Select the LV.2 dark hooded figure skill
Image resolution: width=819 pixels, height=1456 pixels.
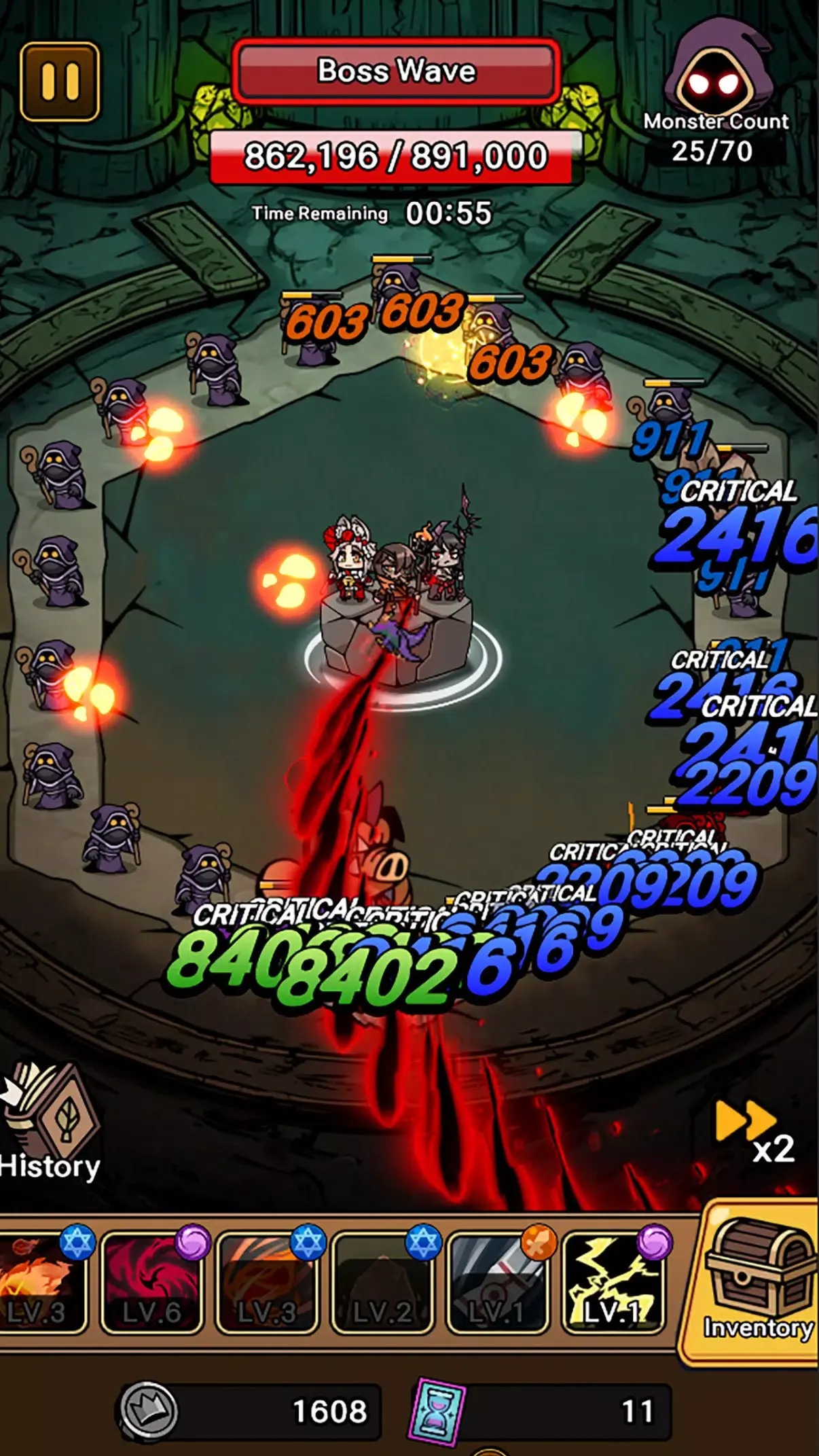click(382, 1281)
